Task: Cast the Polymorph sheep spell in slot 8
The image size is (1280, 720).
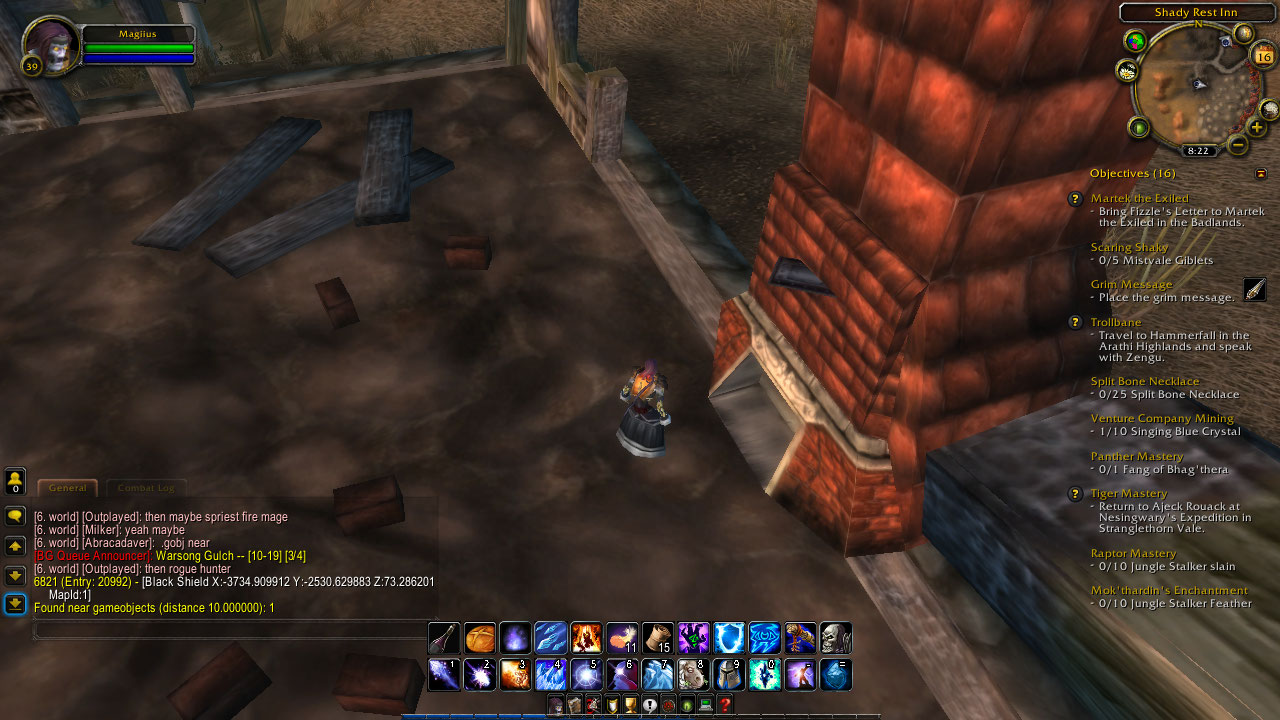Action: [694, 675]
